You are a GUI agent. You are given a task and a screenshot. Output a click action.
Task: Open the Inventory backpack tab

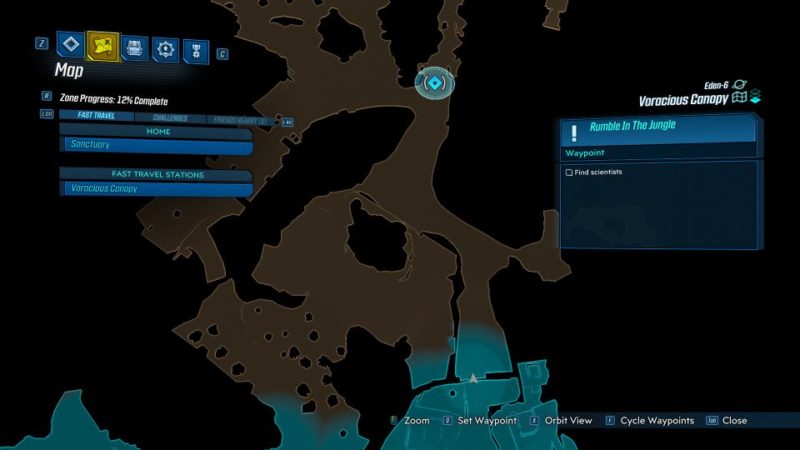click(x=134, y=47)
